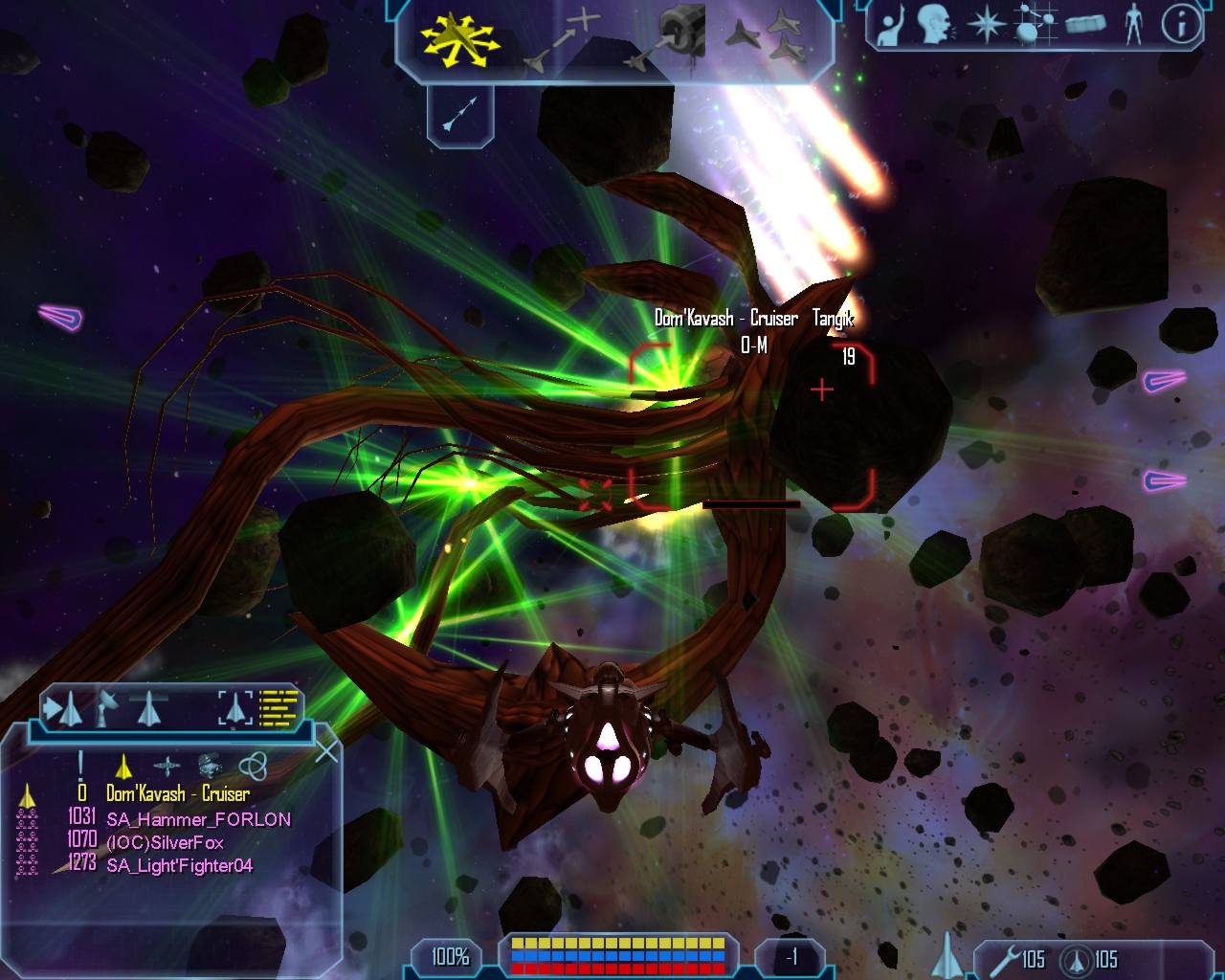Select the bracketed ship targeting icon
This screenshot has width=1225, height=980.
tap(234, 708)
